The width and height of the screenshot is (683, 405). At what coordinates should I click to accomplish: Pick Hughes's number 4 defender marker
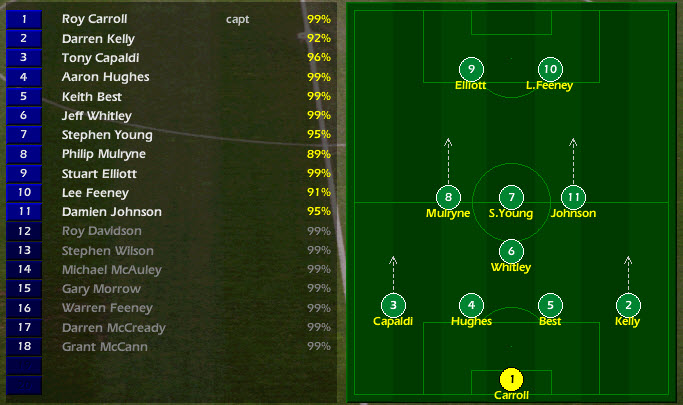point(472,305)
